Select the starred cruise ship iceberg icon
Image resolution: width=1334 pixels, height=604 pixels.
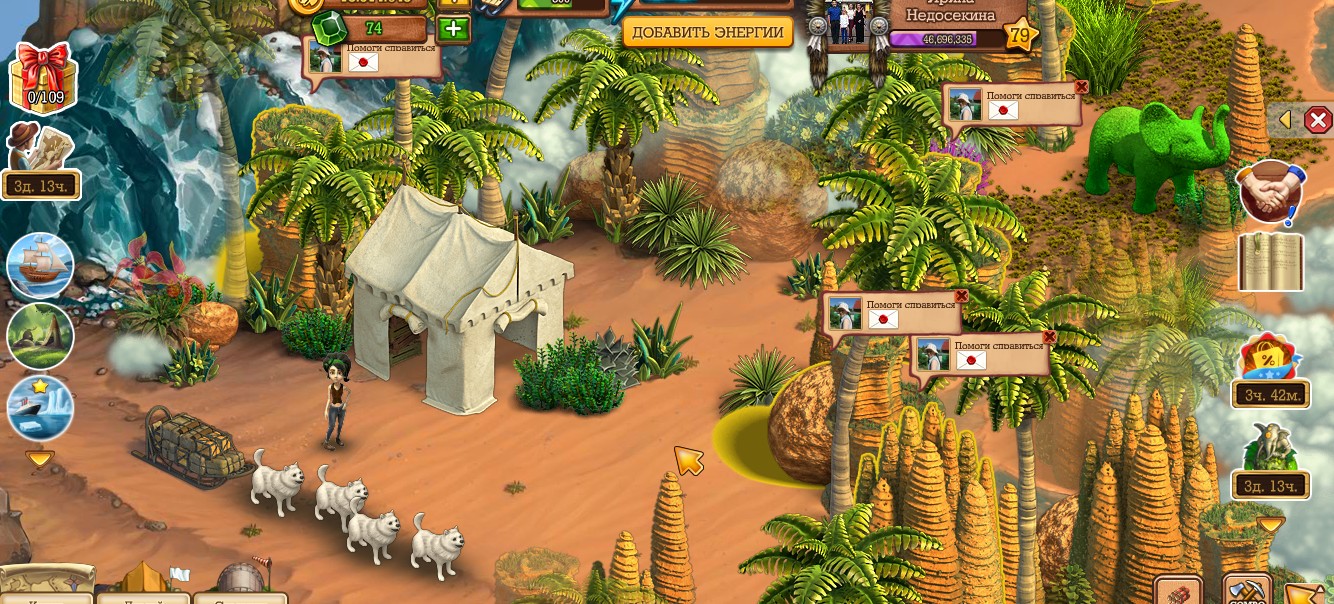click(40, 407)
